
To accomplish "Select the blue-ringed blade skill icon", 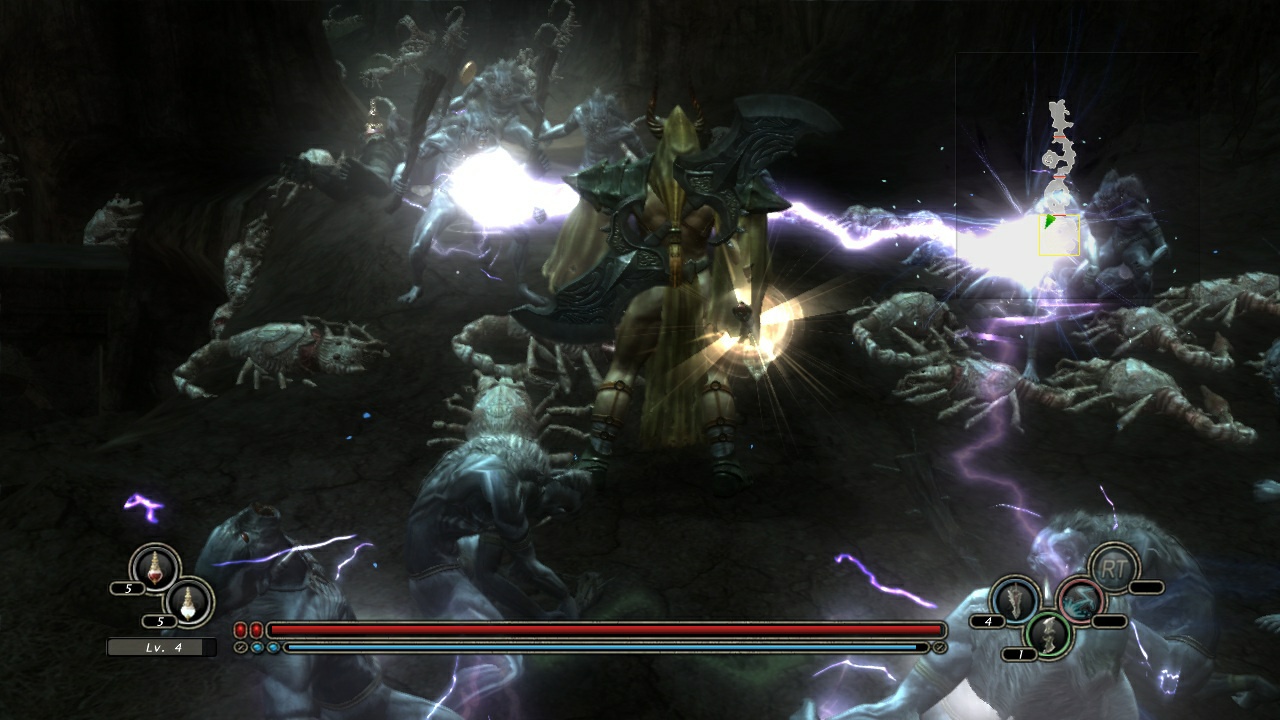I will coord(1015,600).
